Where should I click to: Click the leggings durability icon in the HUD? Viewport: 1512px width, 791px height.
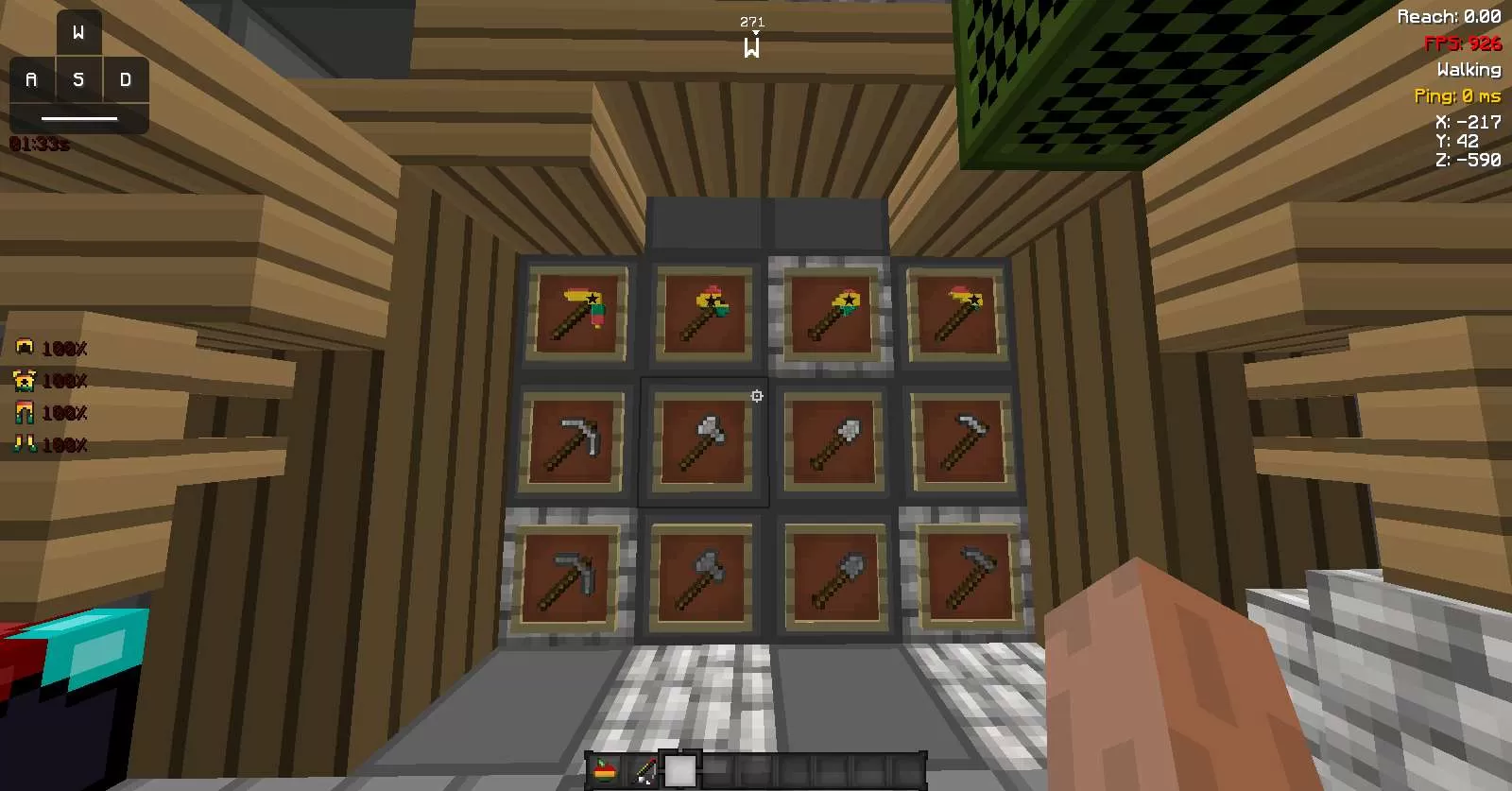[x=26, y=412]
